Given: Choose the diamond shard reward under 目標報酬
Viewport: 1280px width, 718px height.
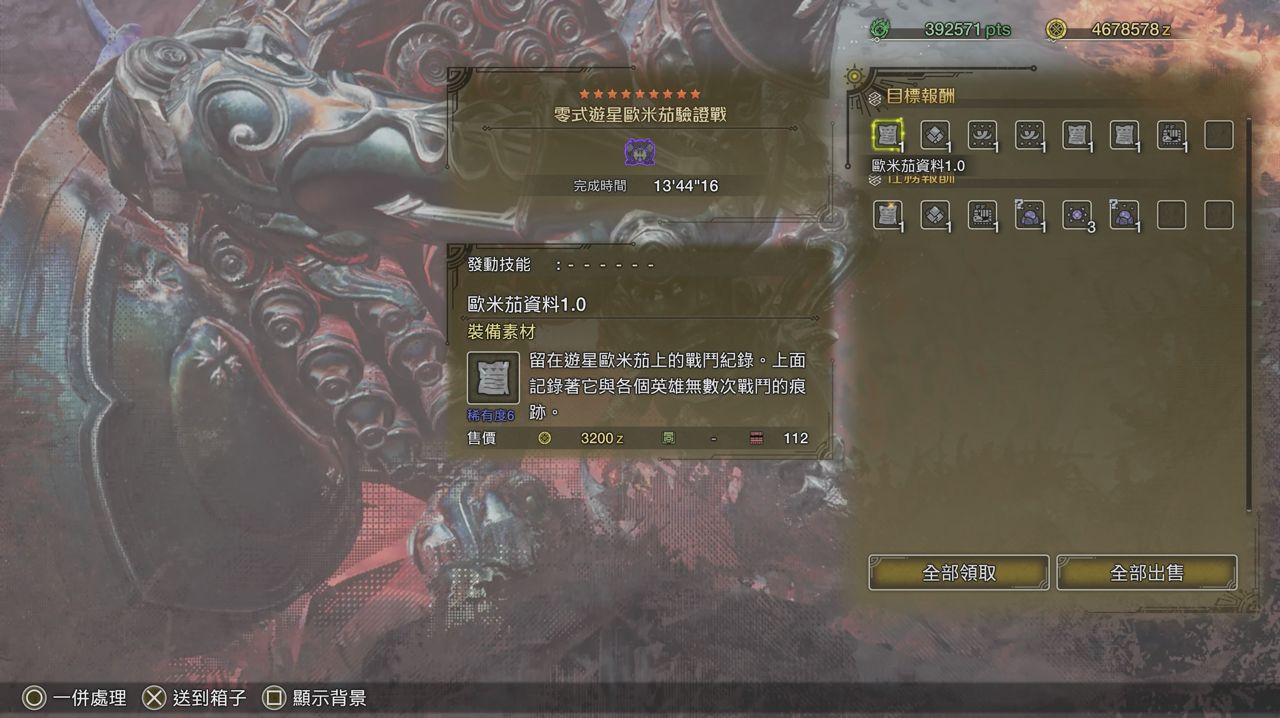Looking at the screenshot, I should click(935, 135).
